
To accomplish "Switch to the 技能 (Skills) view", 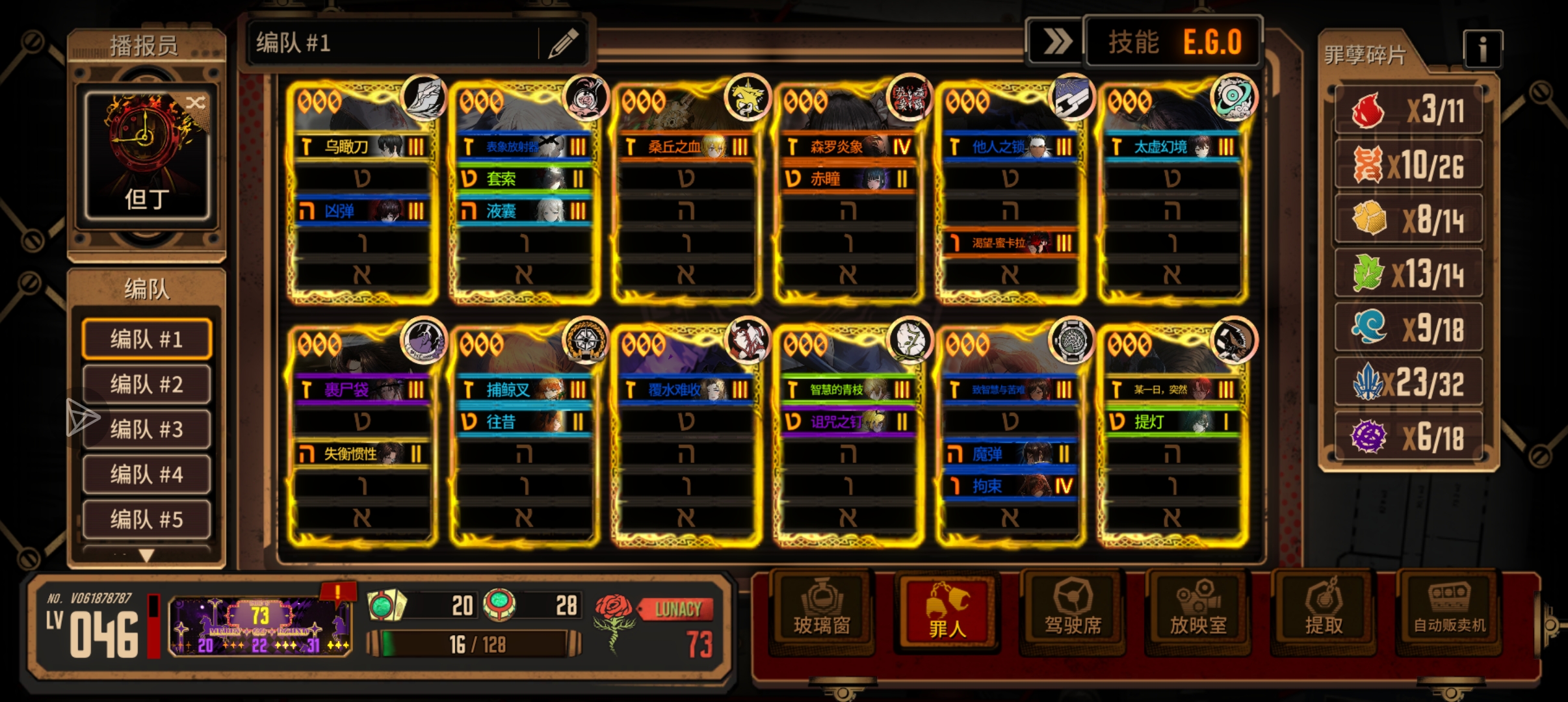I will click(x=1133, y=43).
